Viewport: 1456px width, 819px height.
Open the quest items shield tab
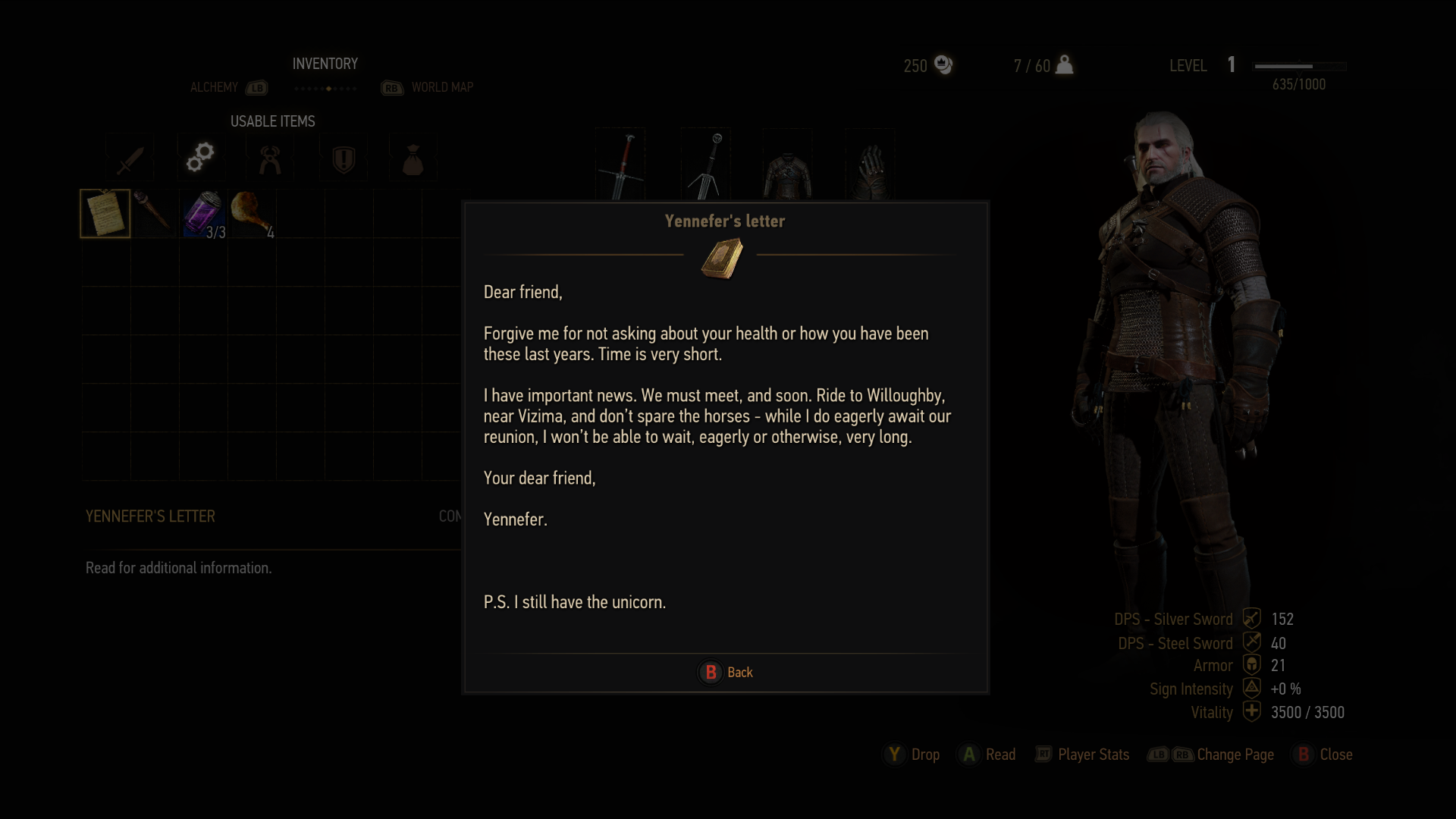(344, 158)
